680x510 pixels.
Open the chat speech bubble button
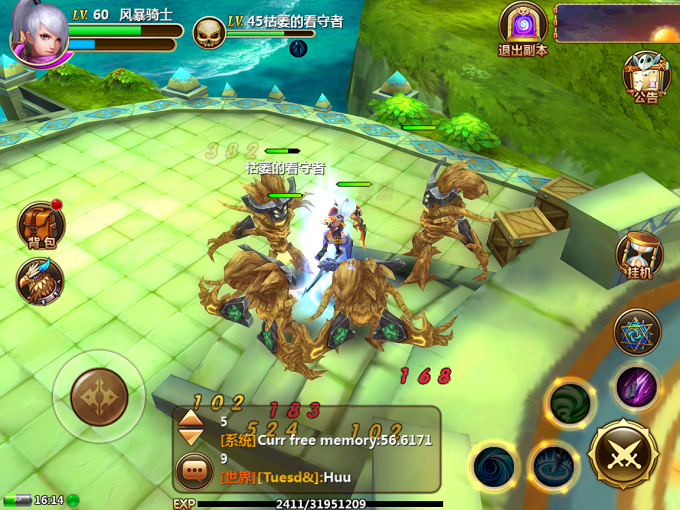click(x=193, y=470)
